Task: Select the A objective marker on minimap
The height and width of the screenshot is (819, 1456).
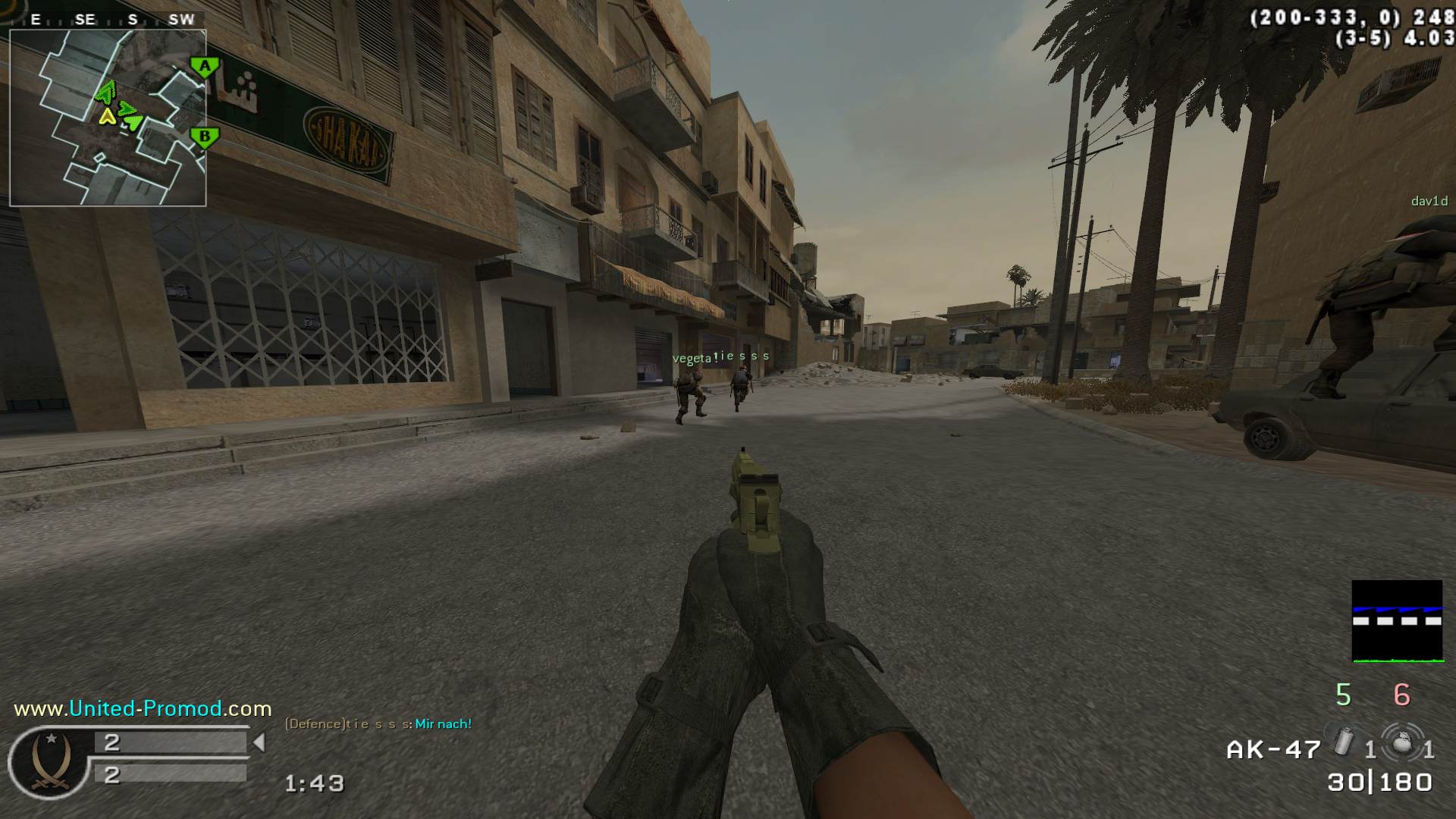Action: coord(204,67)
